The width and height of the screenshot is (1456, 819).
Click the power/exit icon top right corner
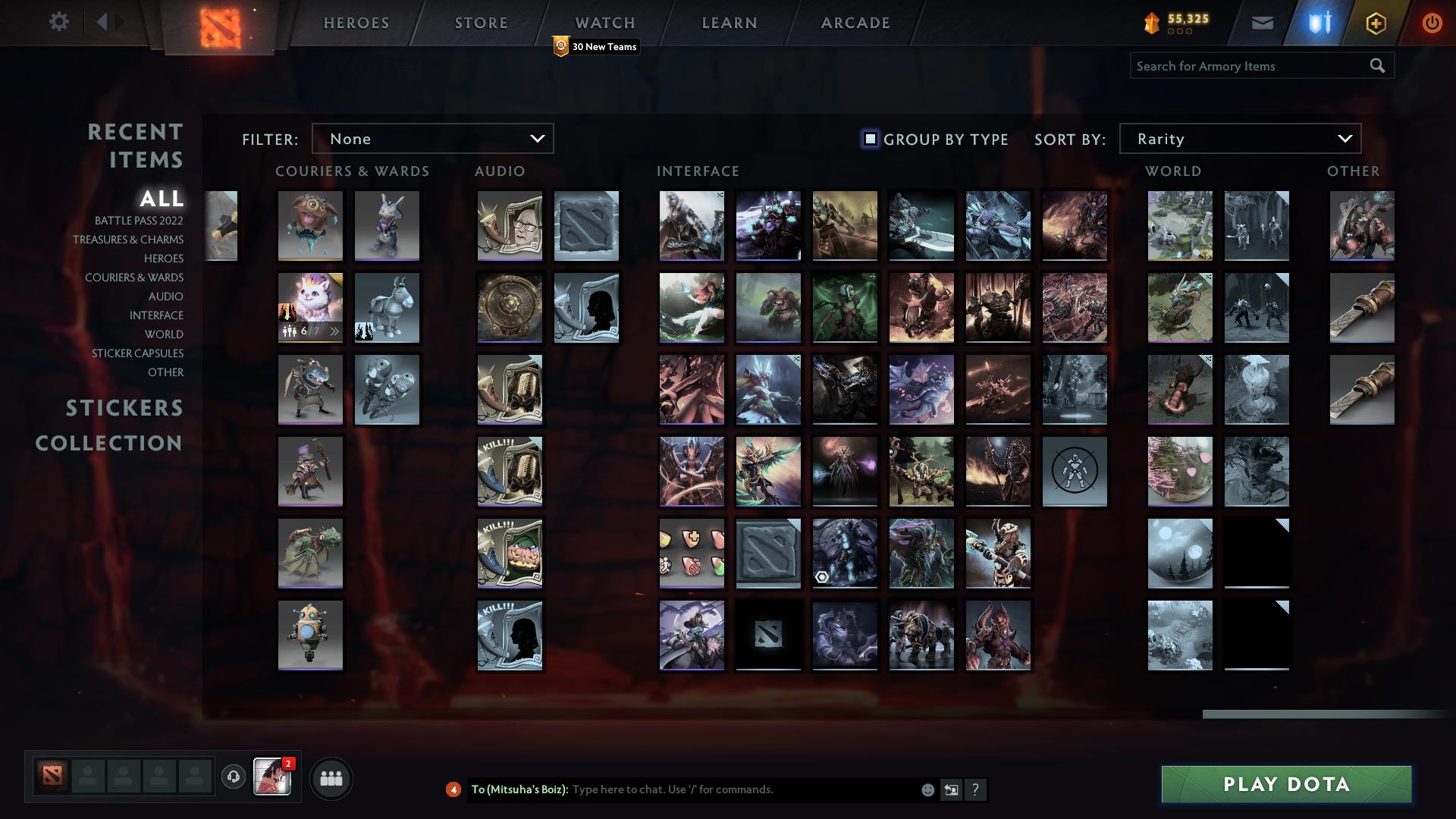[x=1432, y=22]
